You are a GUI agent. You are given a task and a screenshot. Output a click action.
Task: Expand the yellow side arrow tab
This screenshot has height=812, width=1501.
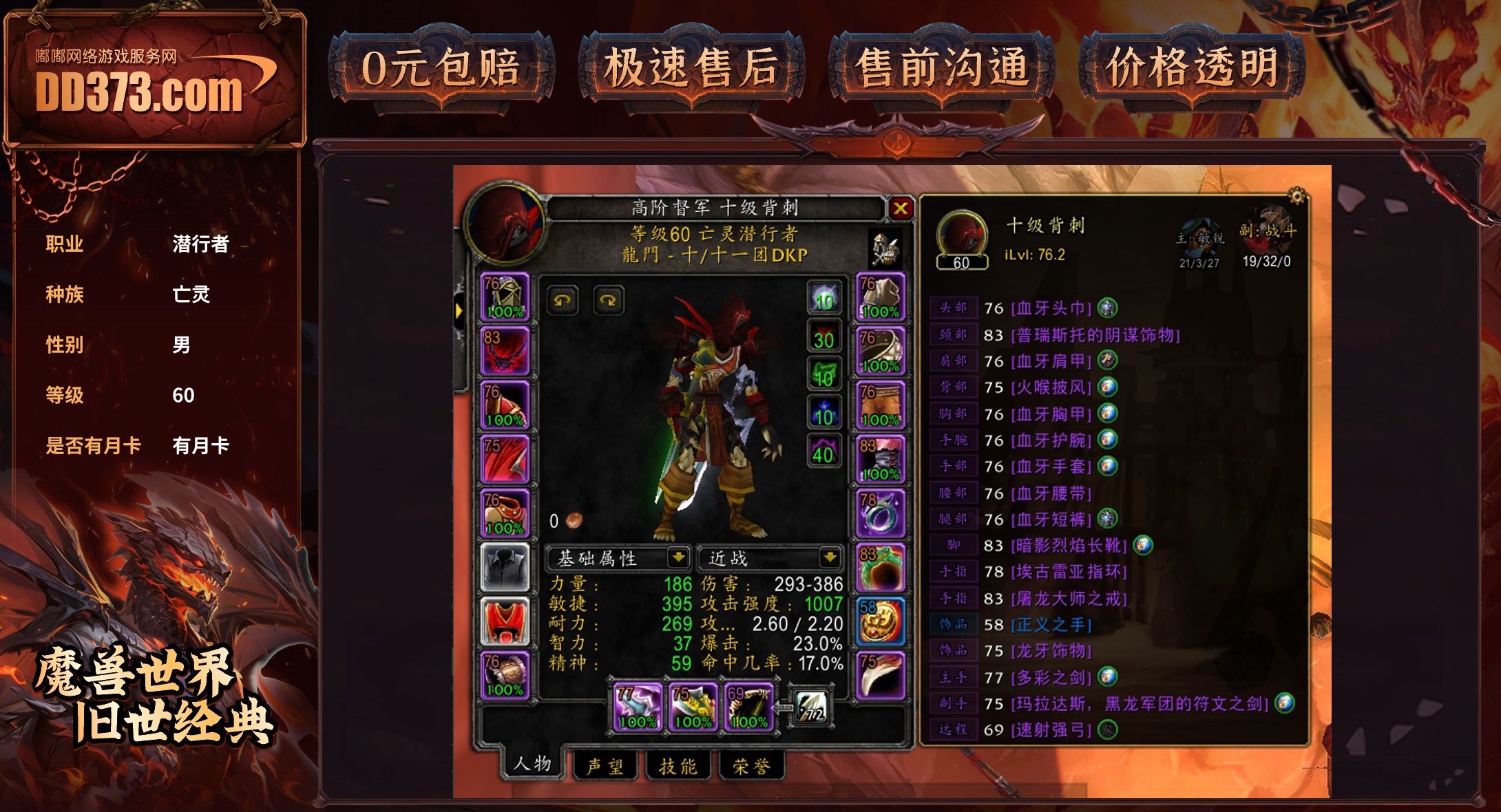coord(460,311)
